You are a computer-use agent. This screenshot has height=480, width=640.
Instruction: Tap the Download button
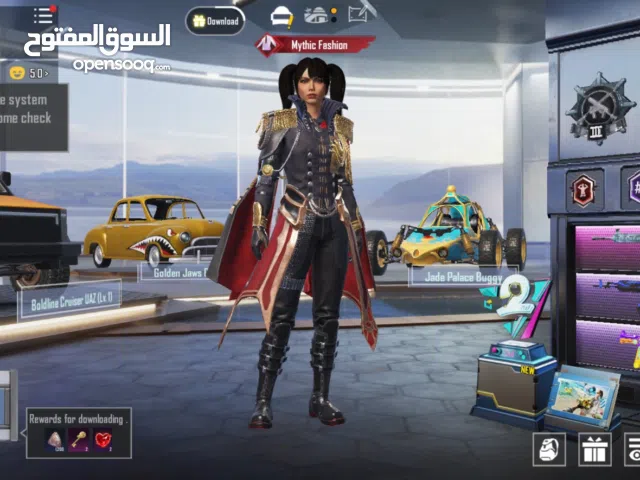click(215, 20)
